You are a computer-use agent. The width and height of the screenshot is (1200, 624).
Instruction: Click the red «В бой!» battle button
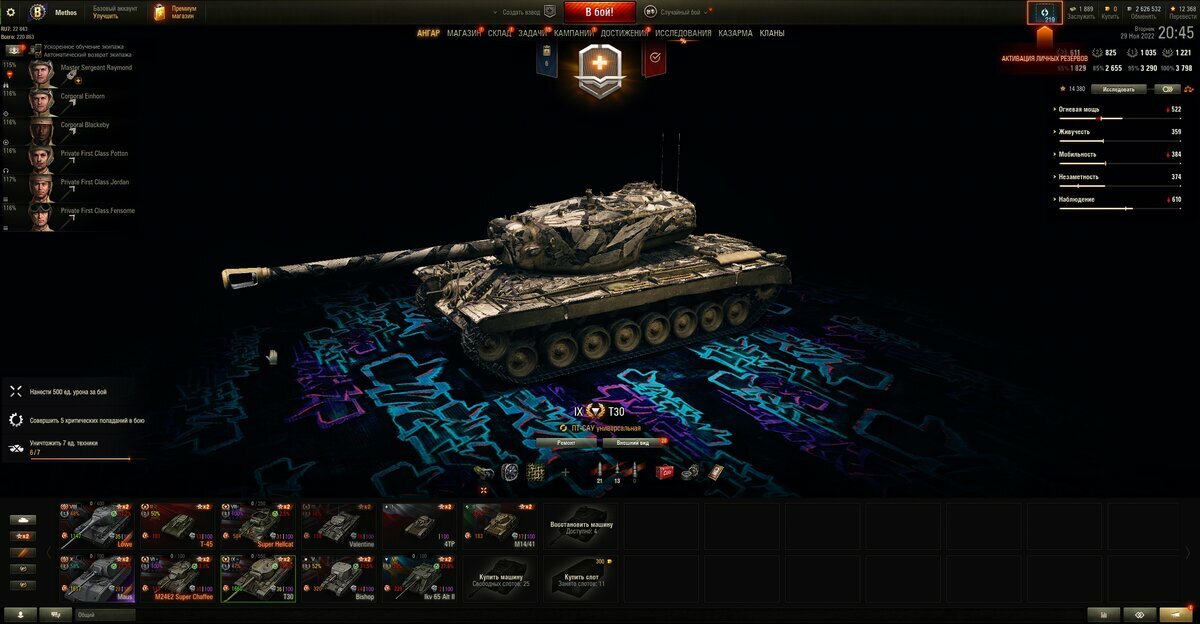pos(600,12)
